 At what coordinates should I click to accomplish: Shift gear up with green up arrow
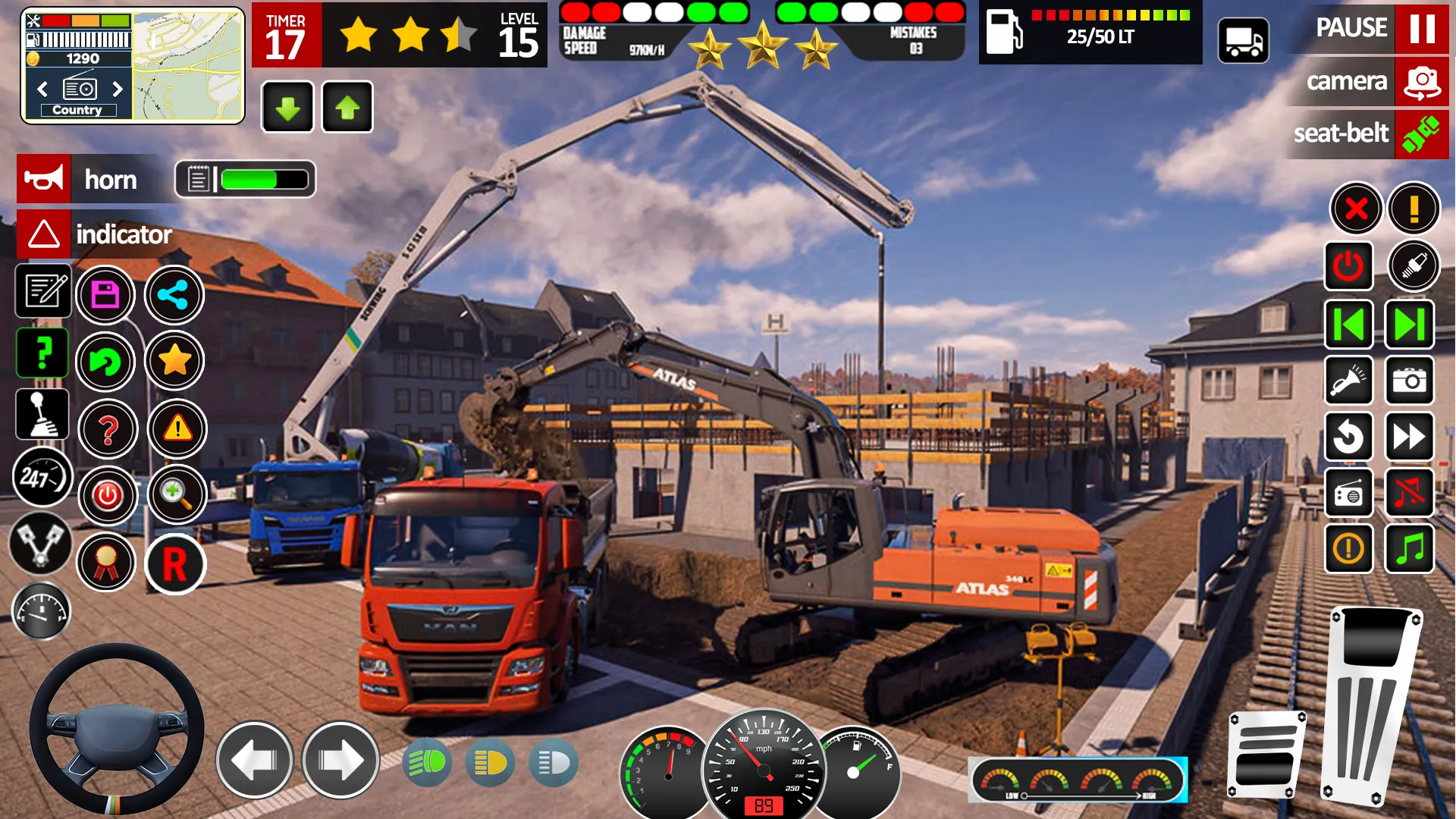click(347, 106)
